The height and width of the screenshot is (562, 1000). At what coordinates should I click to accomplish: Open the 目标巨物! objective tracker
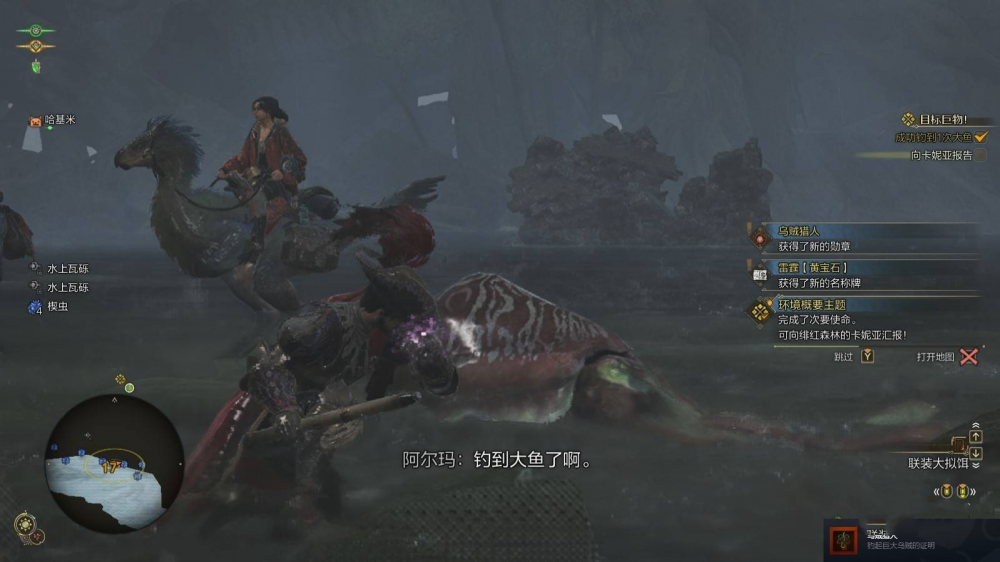coord(939,119)
